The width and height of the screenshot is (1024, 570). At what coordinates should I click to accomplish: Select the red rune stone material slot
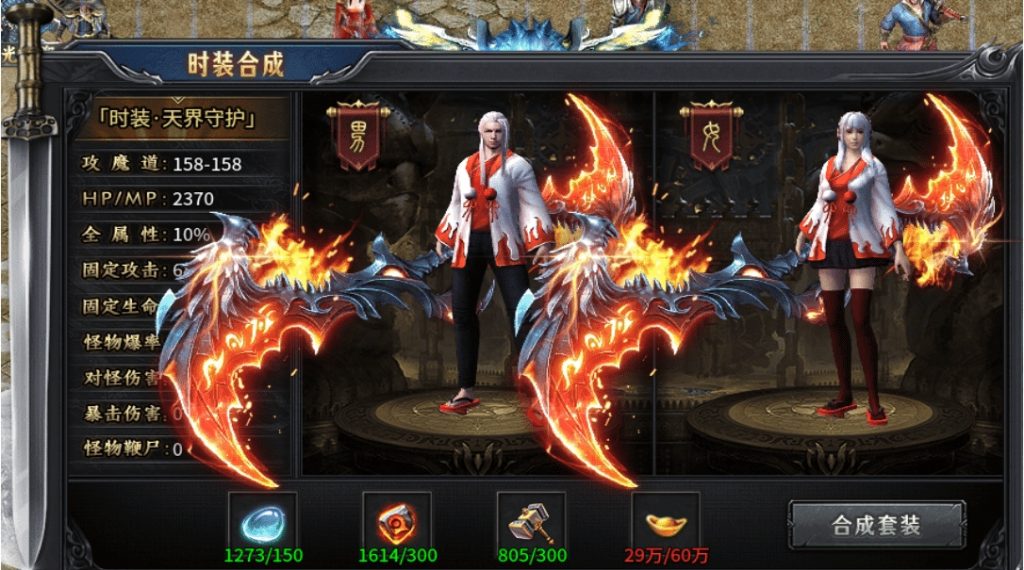[x=397, y=520]
